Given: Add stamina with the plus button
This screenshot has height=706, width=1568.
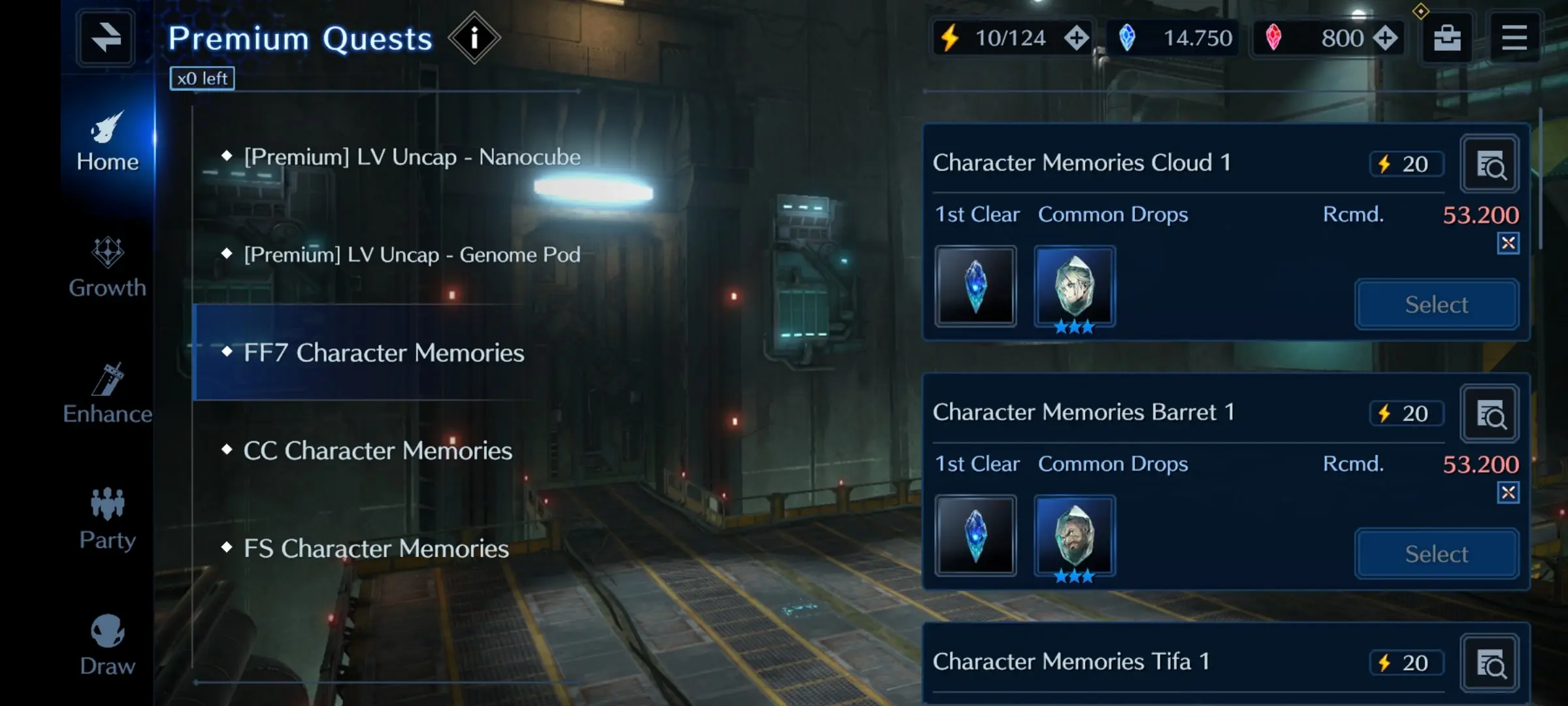Looking at the screenshot, I should tap(1076, 38).
